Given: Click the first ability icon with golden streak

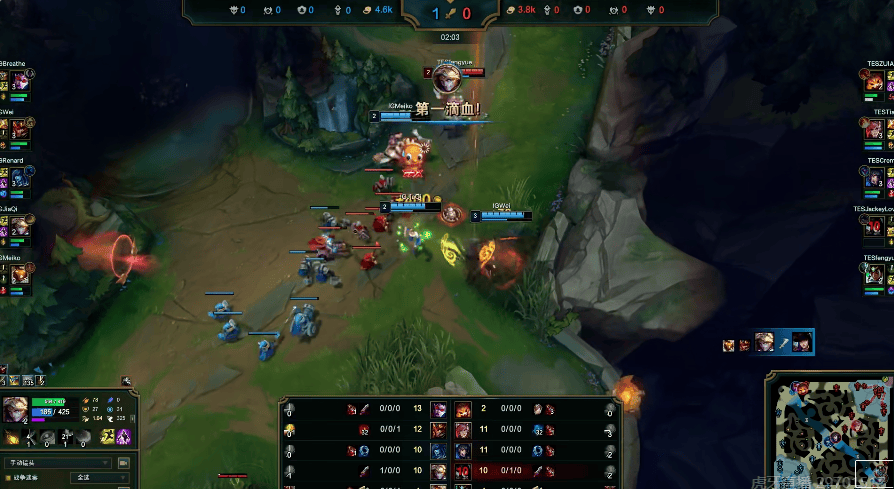Looking at the screenshot, I should tap(13, 437).
